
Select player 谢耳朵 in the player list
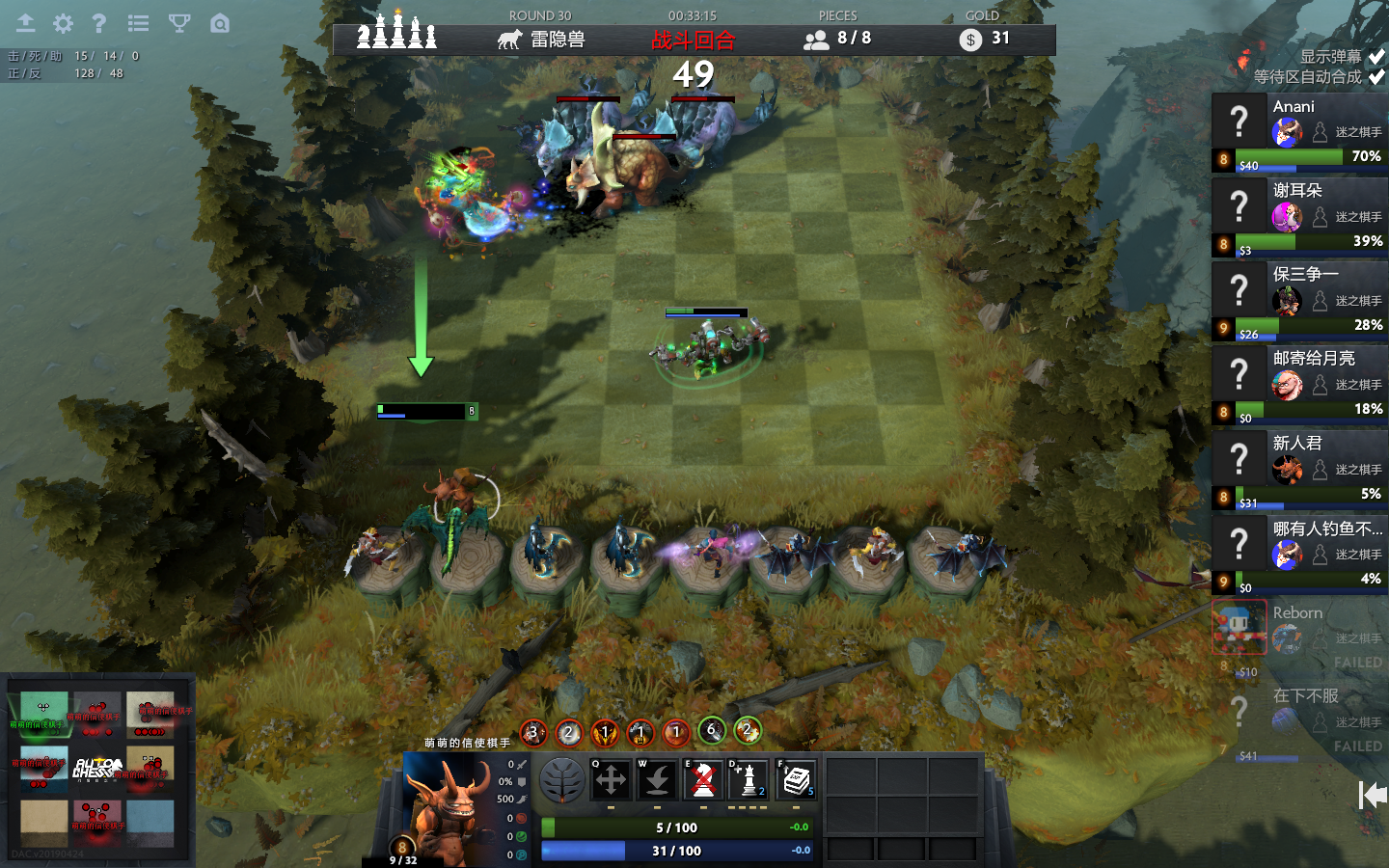1298,217
